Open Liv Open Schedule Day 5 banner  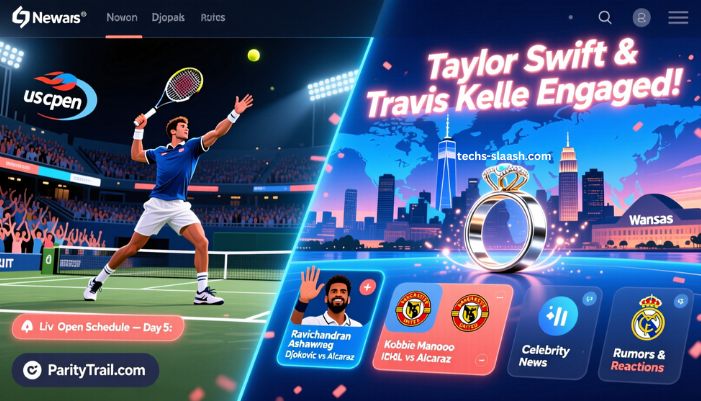click(105, 328)
